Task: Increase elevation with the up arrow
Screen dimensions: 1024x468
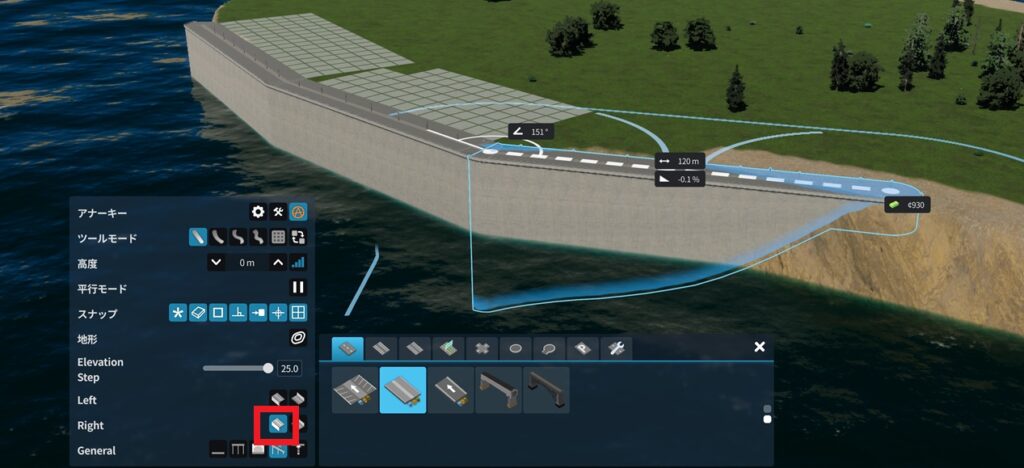Action: pyautogui.click(x=278, y=262)
